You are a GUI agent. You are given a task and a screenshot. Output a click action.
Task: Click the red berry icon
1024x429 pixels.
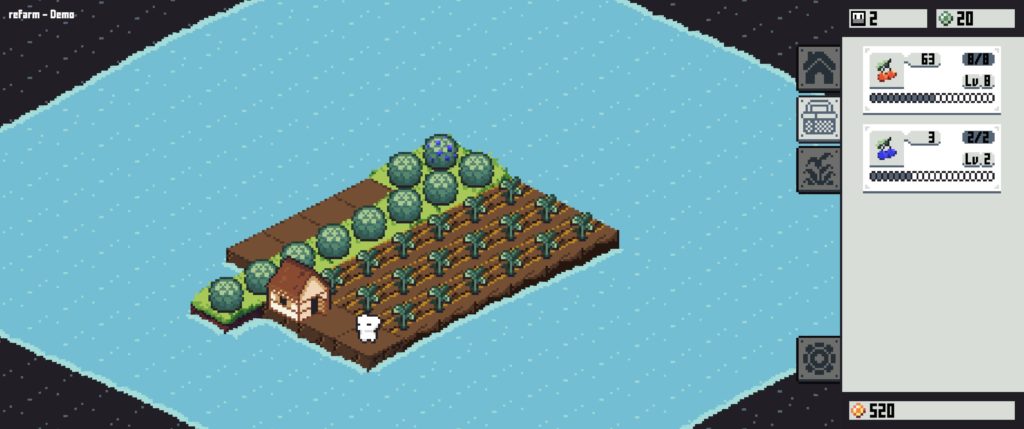[x=886, y=72]
